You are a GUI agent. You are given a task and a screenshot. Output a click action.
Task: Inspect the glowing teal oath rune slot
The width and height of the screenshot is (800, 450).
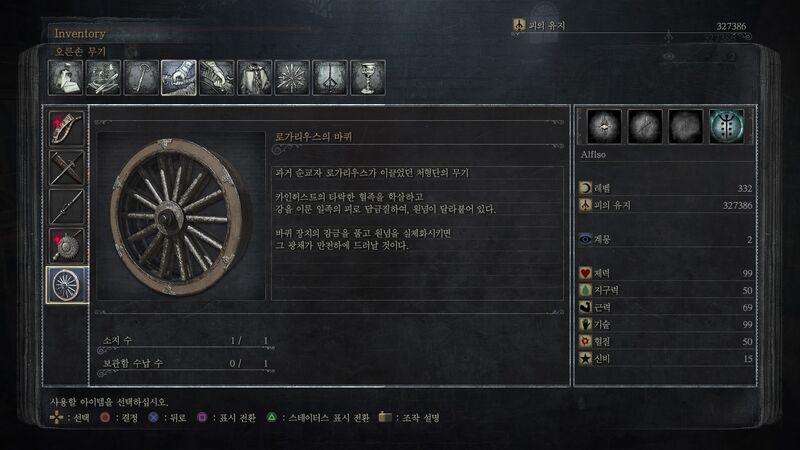(x=726, y=127)
